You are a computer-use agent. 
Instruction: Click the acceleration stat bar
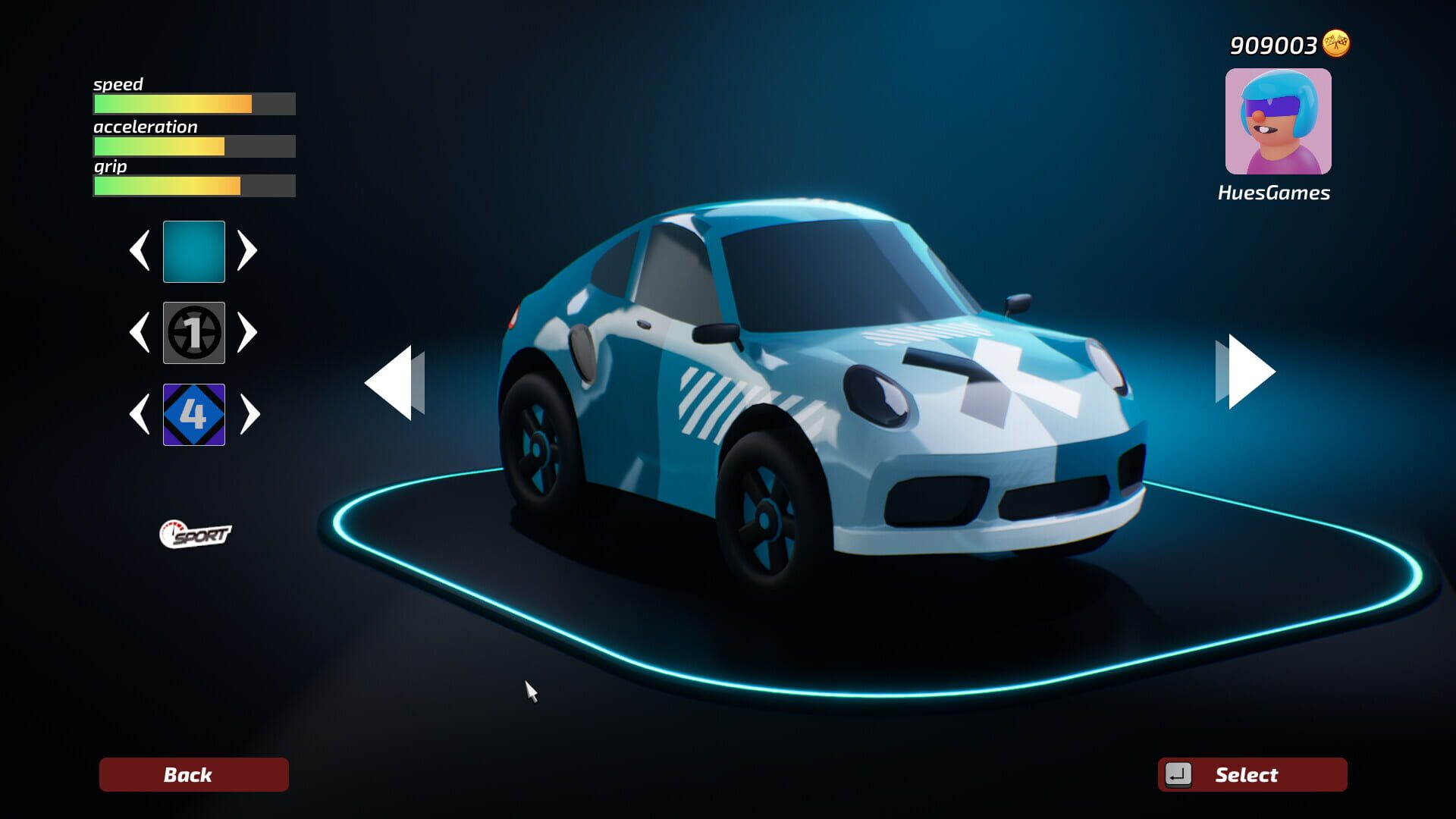coord(193,146)
